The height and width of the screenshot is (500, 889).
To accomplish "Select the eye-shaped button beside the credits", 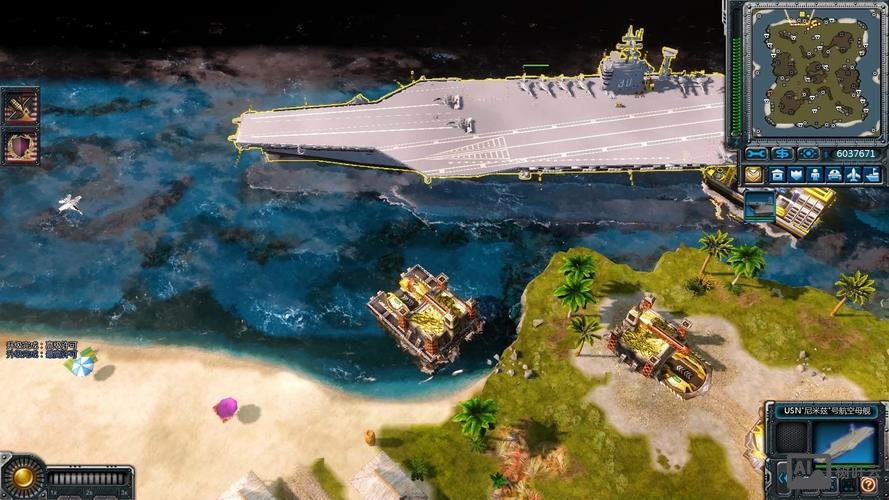I will (x=808, y=154).
